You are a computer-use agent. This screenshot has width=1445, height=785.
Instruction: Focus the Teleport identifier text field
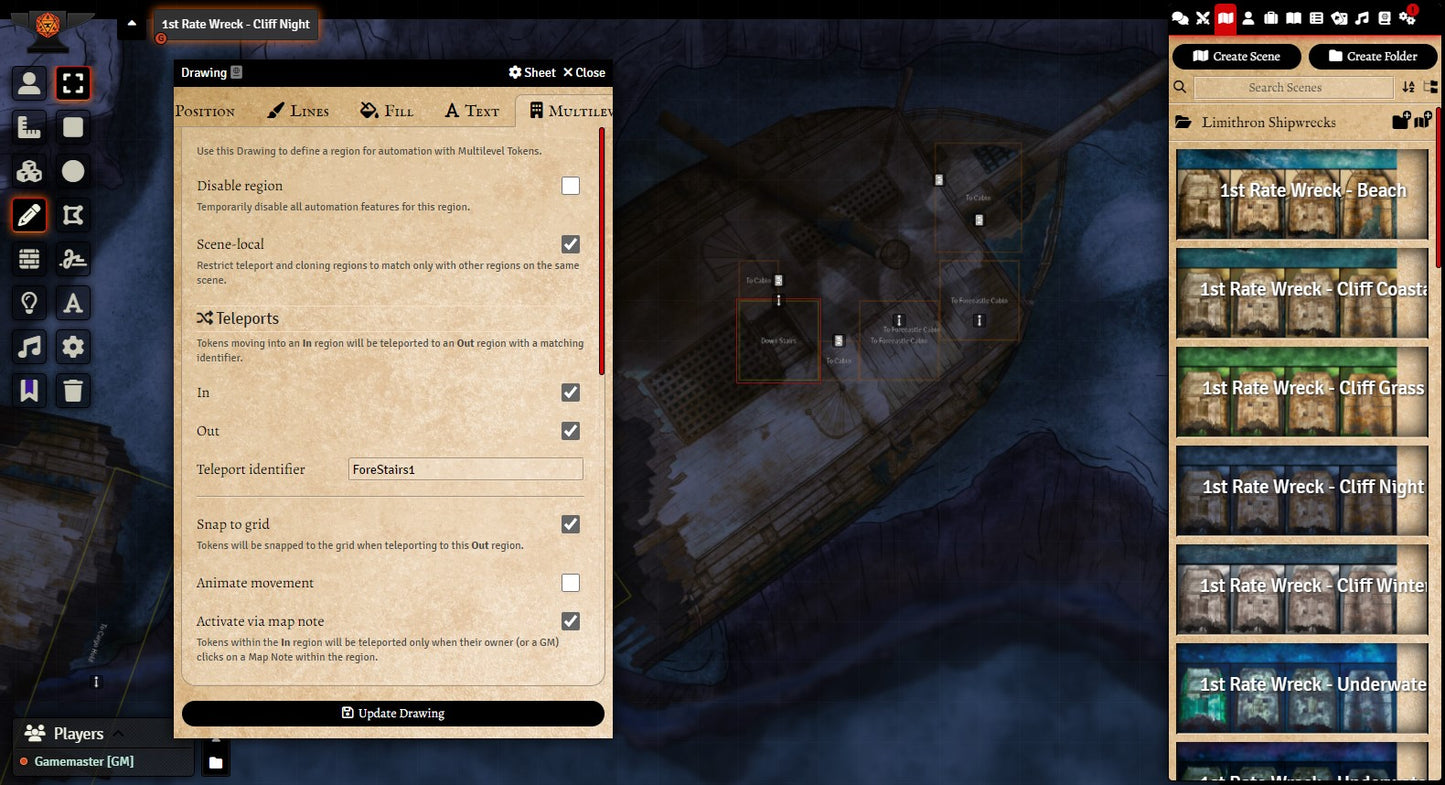pyautogui.click(x=465, y=470)
